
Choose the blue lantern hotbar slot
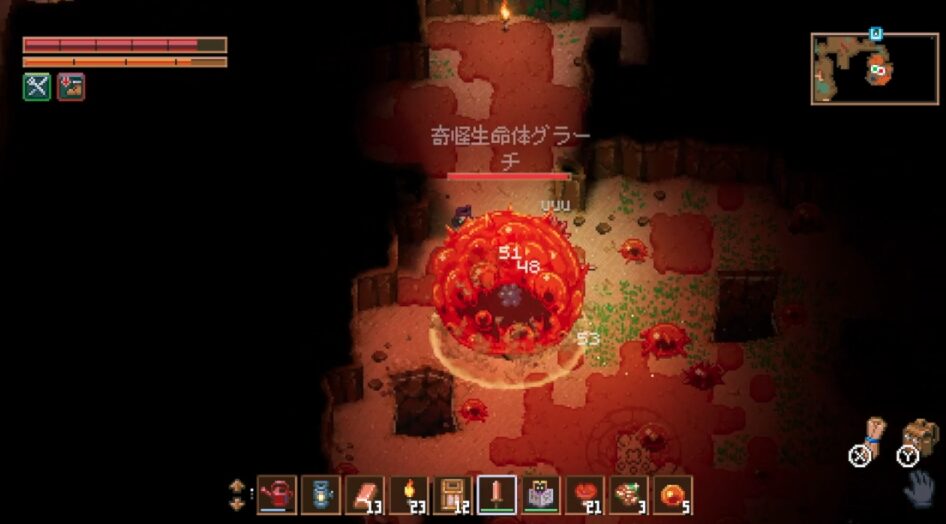(321, 494)
